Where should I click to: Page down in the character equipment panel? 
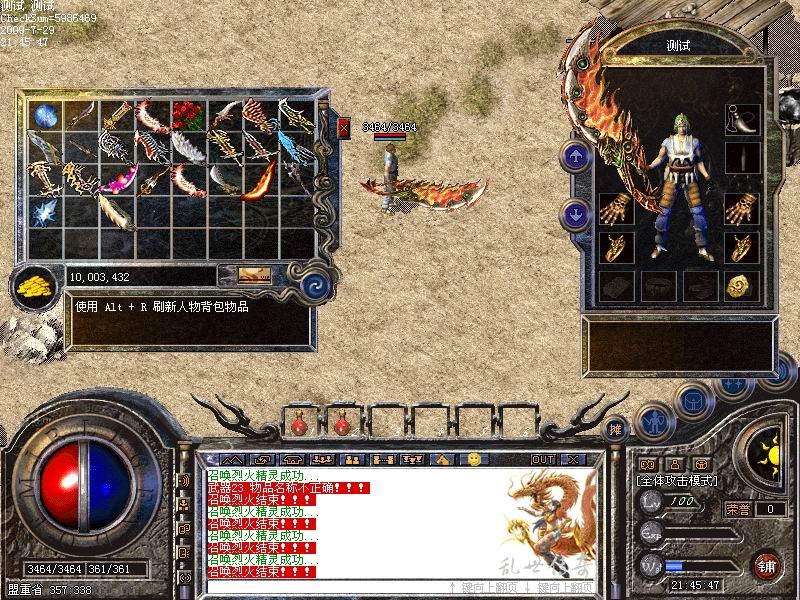tap(576, 213)
